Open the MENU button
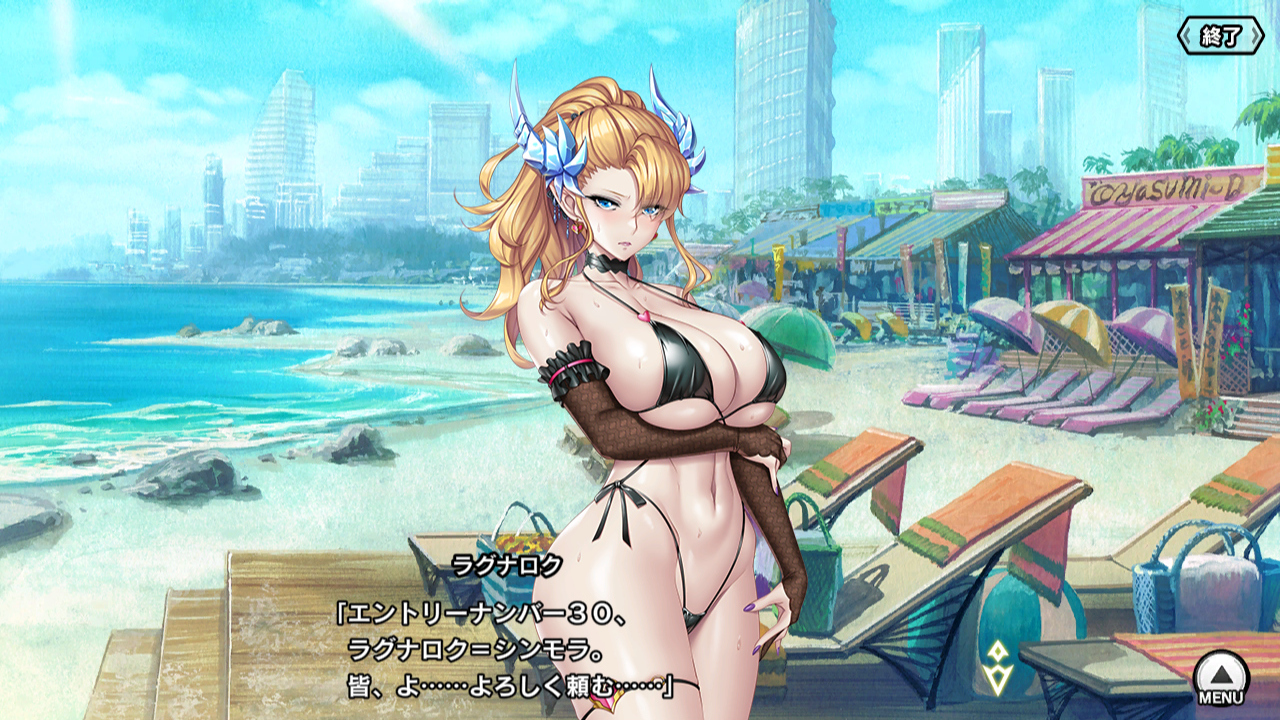 [1221, 679]
